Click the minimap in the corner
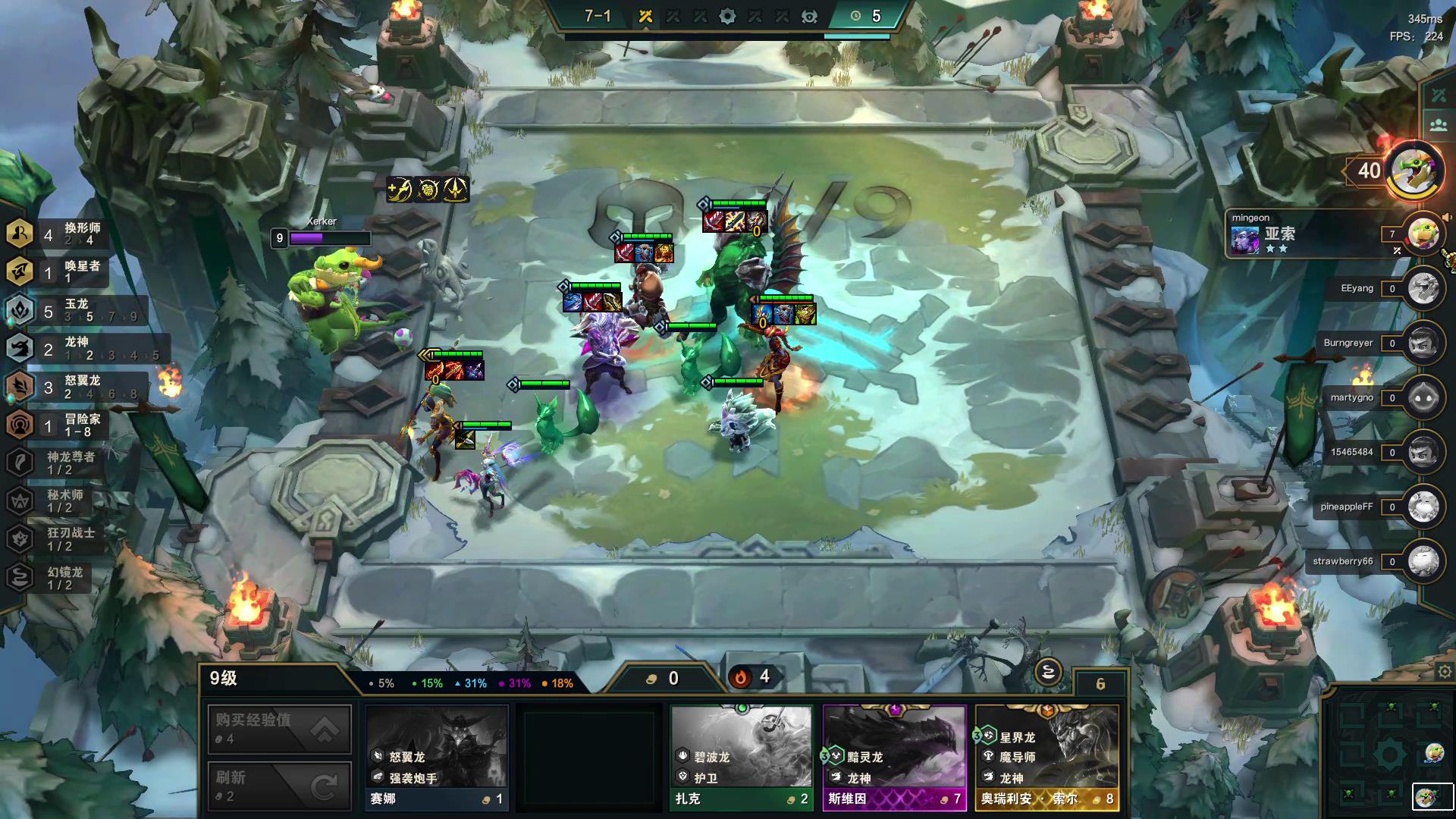This screenshot has width=1456, height=819. 1389,752
